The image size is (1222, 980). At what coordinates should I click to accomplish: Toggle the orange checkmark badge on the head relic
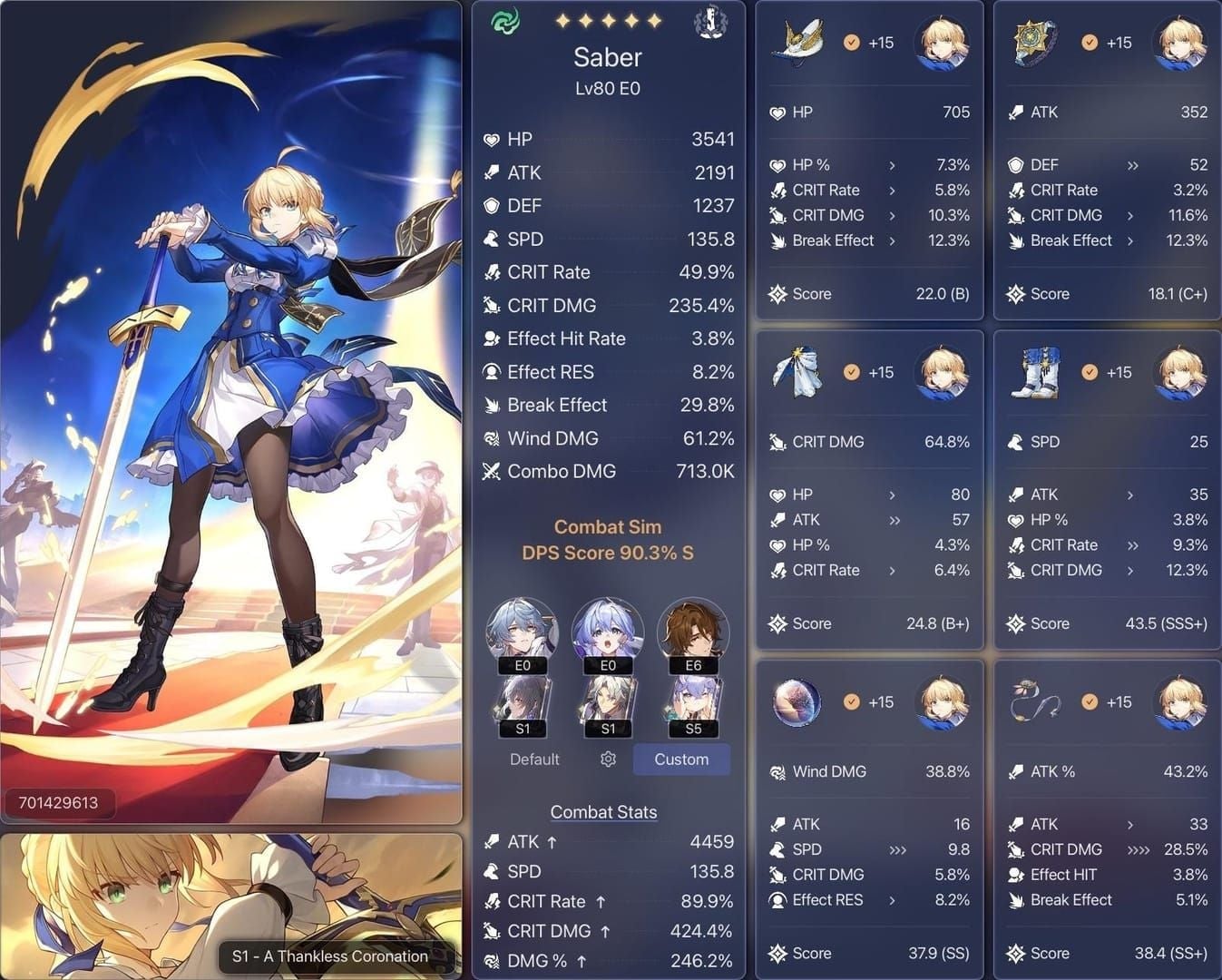851,42
